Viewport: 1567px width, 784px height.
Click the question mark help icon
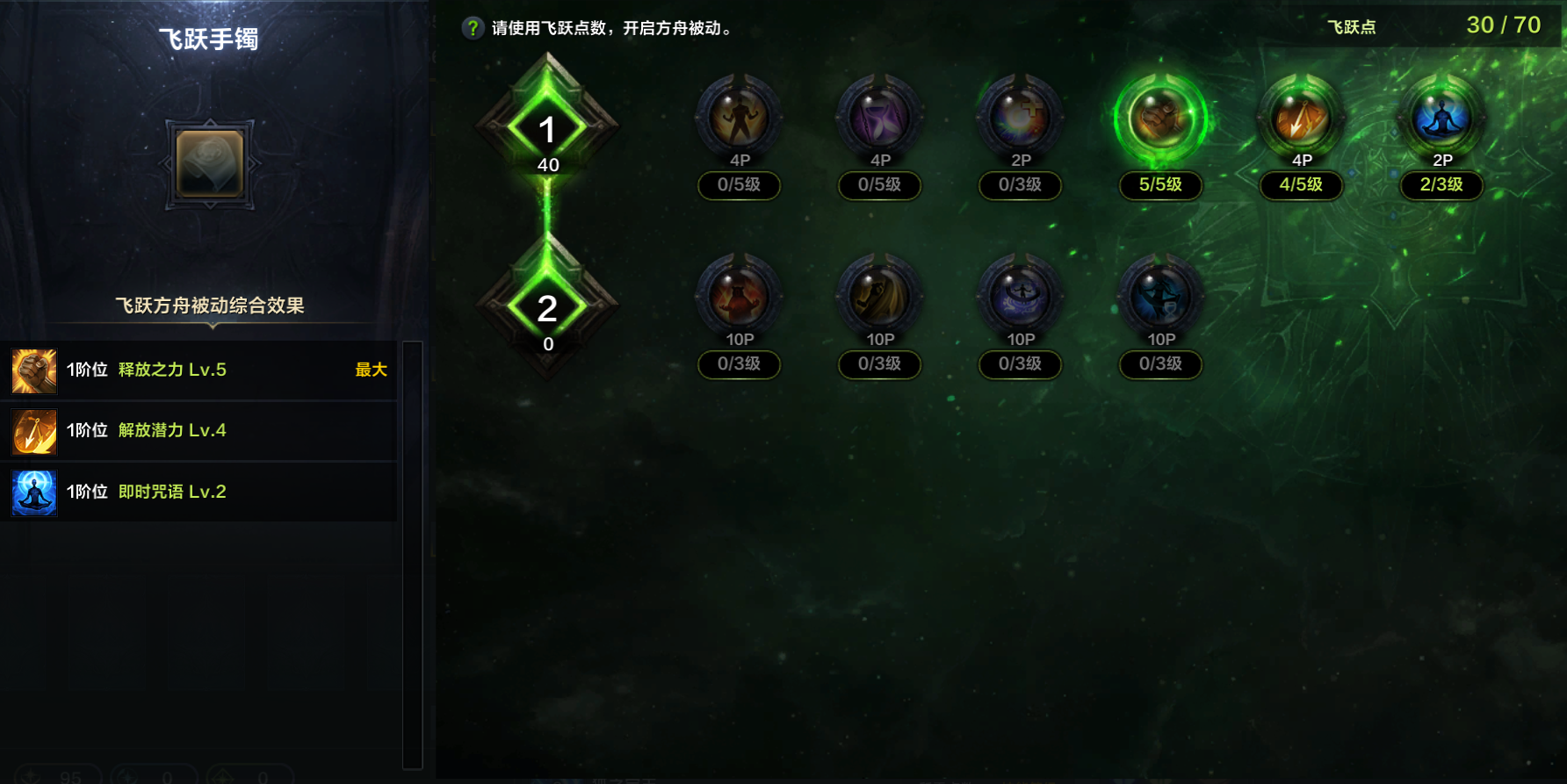(x=473, y=26)
